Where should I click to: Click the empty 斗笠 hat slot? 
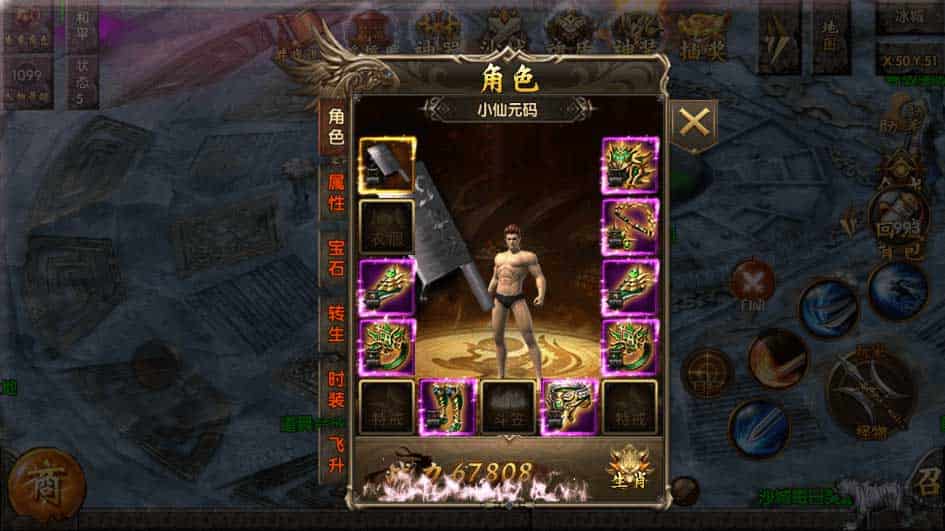[x=508, y=406]
